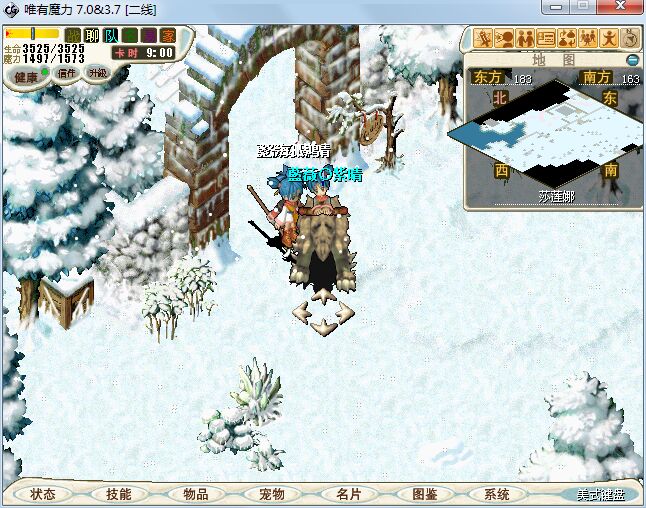The image size is (646, 508).
Task: Toggle the 战 battle mode icon
Action: 73,36
